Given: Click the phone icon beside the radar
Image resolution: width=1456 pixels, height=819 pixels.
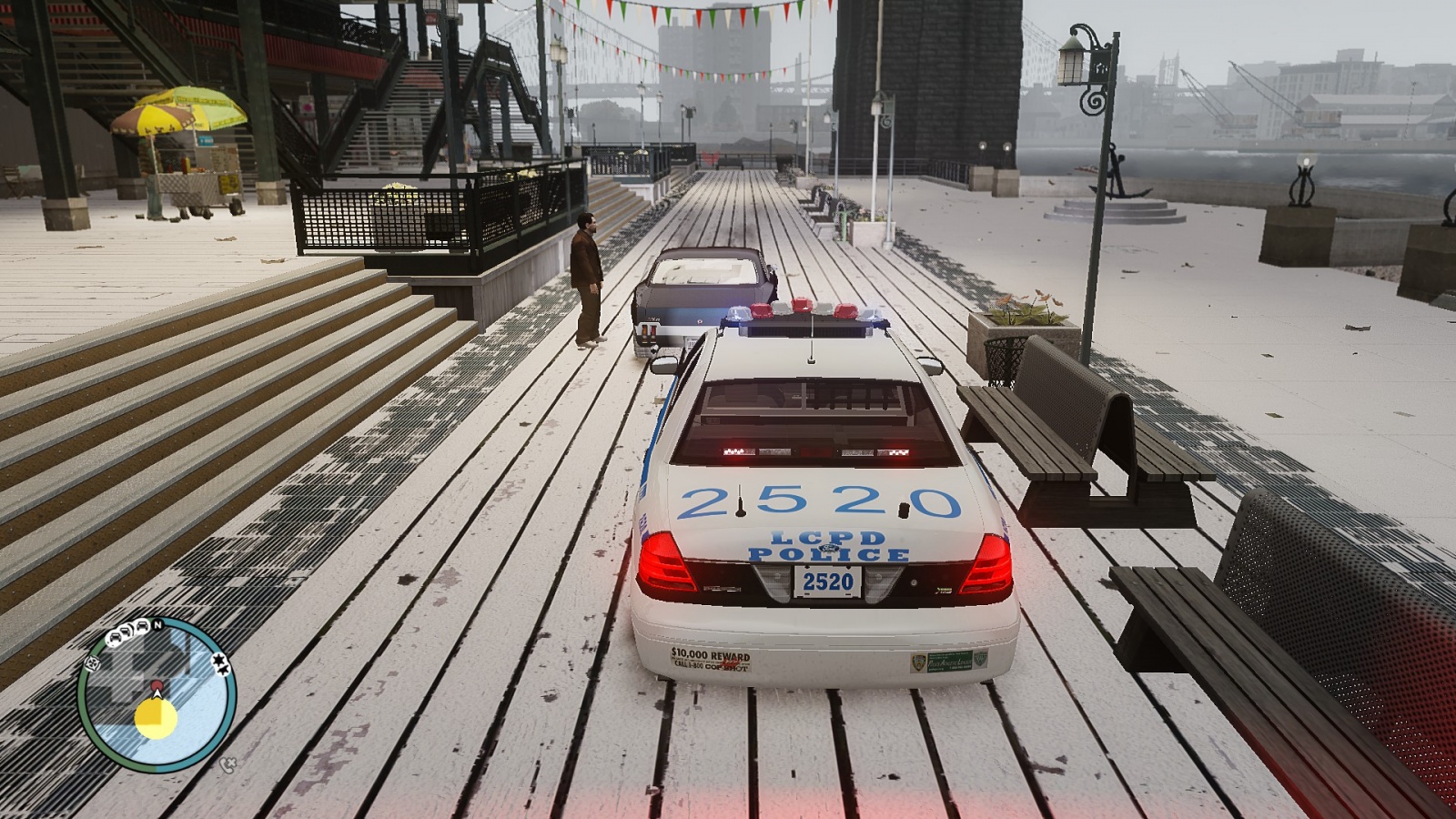Looking at the screenshot, I should [227, 764].
